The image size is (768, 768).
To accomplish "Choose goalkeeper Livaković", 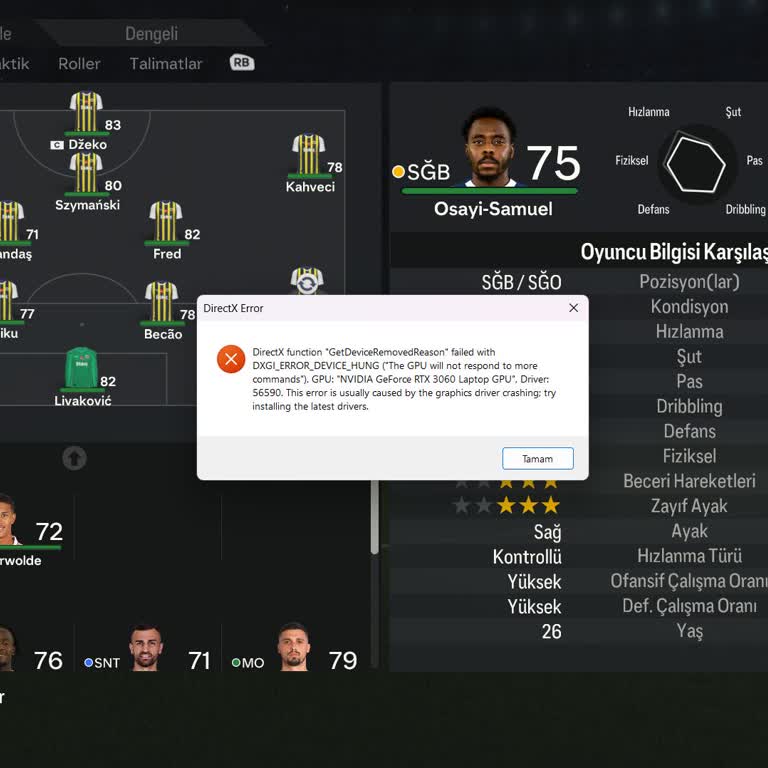I will point(82,370).
